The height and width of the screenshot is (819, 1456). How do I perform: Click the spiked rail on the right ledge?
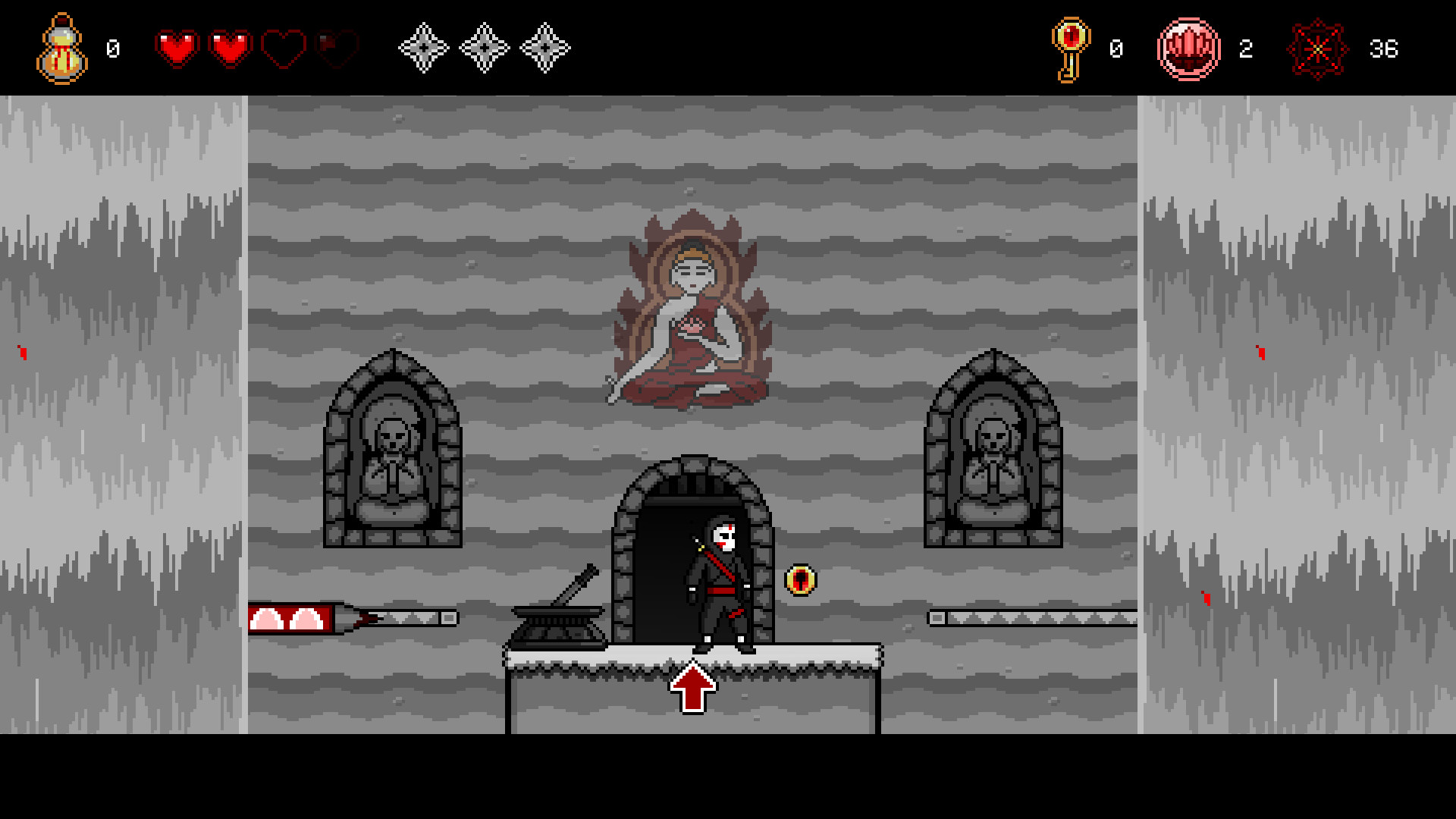point(1031,614)
